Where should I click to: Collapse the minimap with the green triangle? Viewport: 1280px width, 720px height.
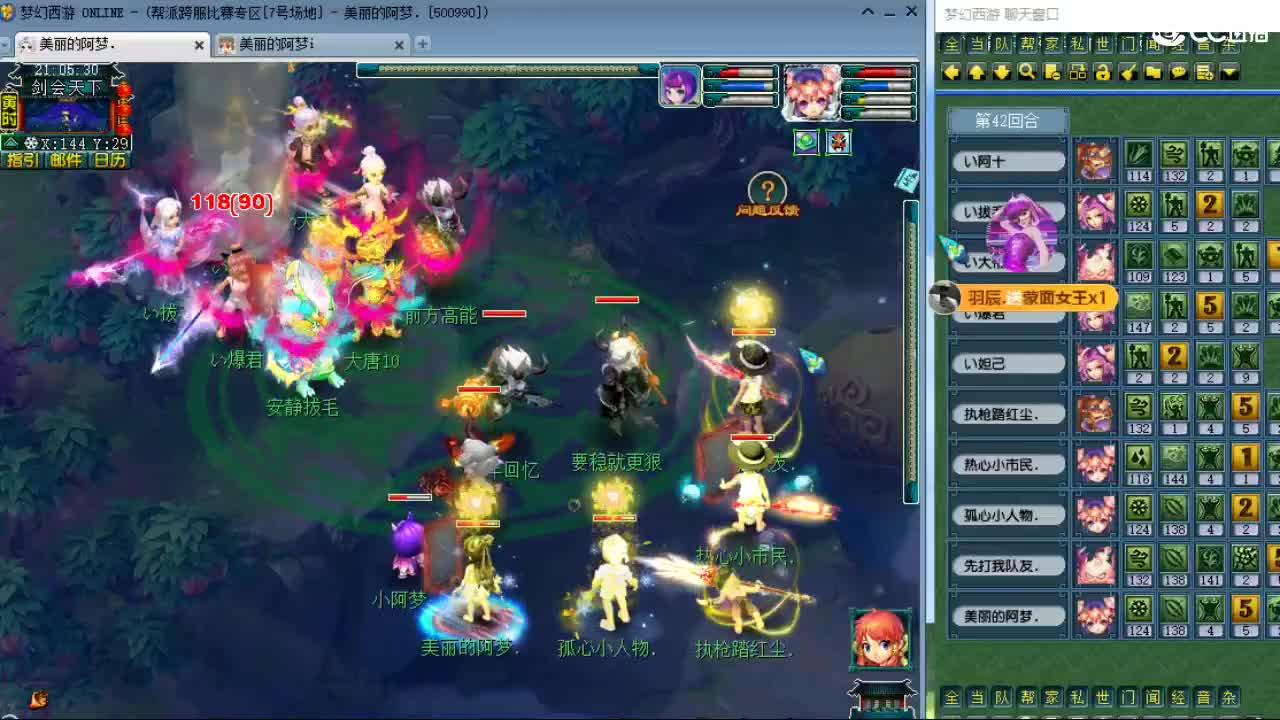click(11, 142)
